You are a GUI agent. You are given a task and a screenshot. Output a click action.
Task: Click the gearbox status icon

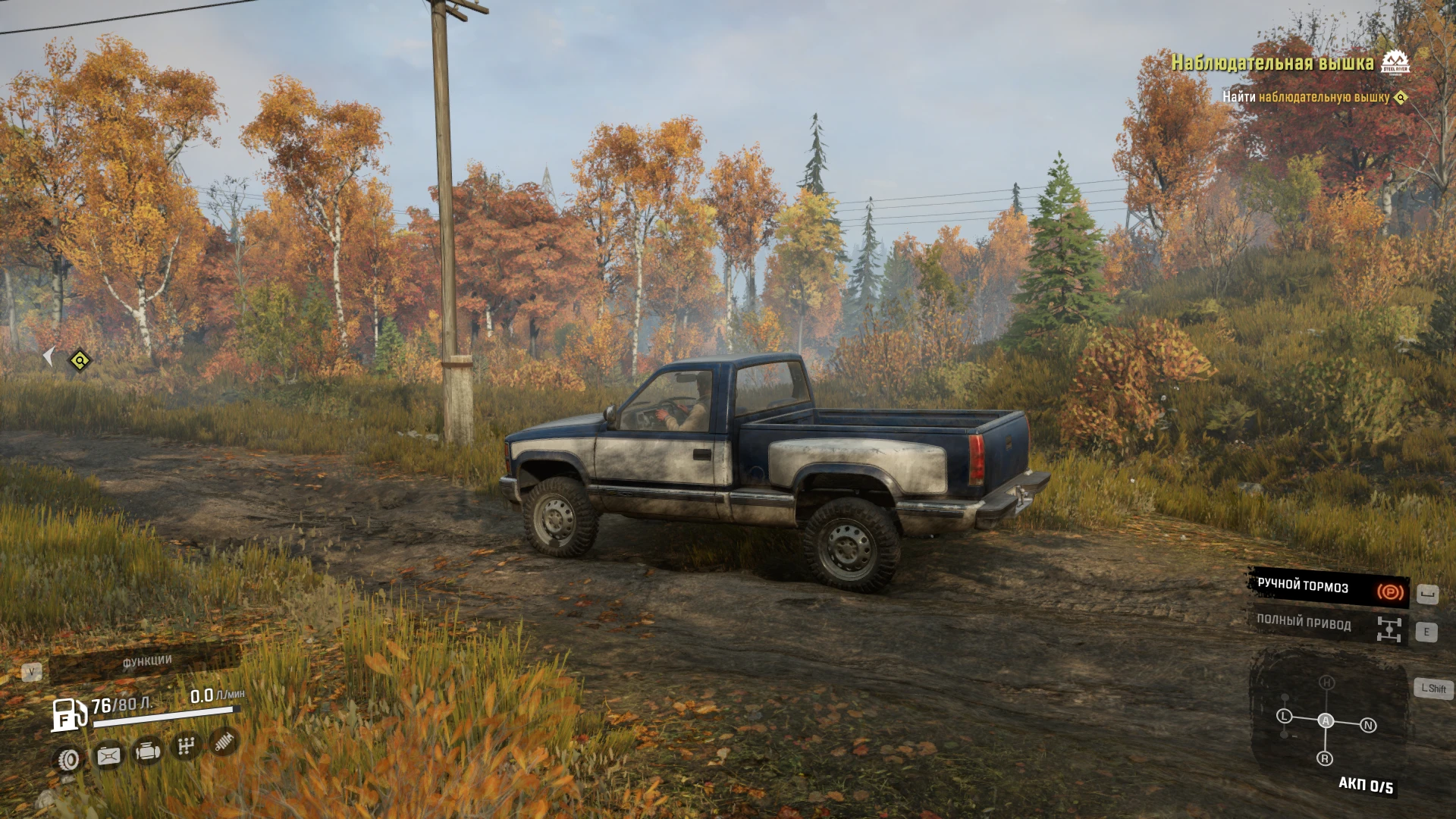[x=186, y=747]
